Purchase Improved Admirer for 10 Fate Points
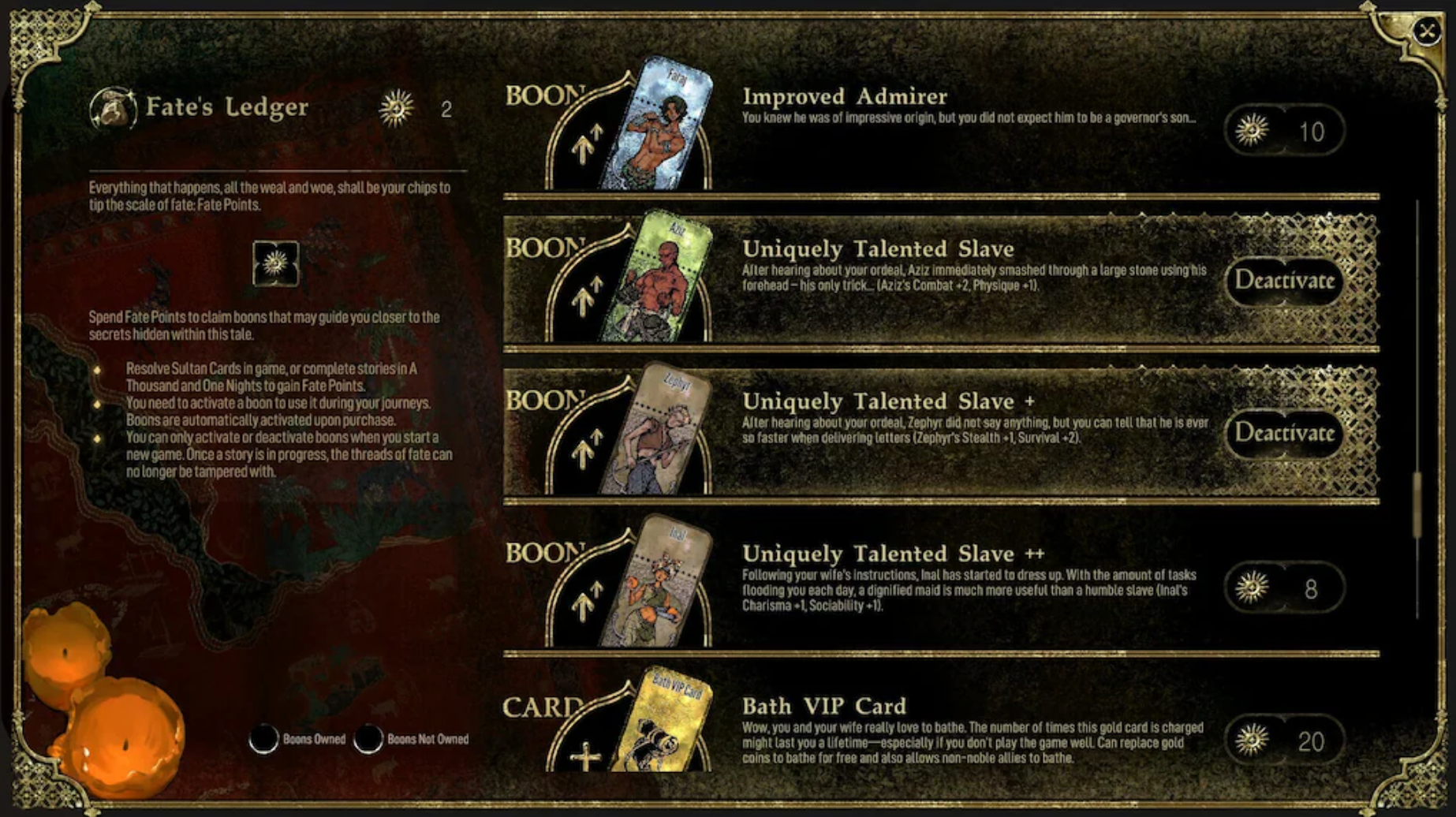 click(x=1283, y=132)
